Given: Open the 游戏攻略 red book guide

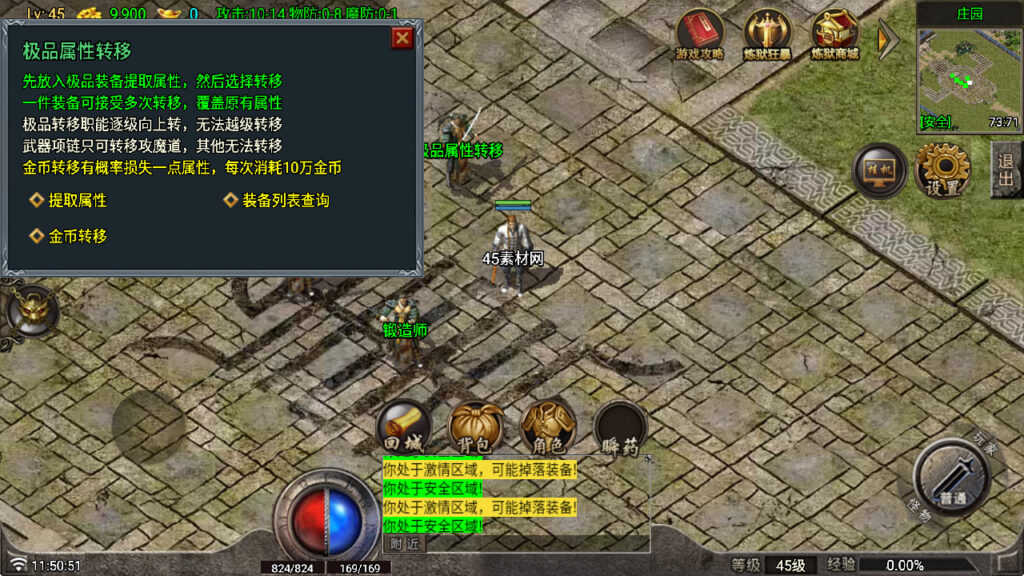Looking at the screenshot, I should 700,35.
